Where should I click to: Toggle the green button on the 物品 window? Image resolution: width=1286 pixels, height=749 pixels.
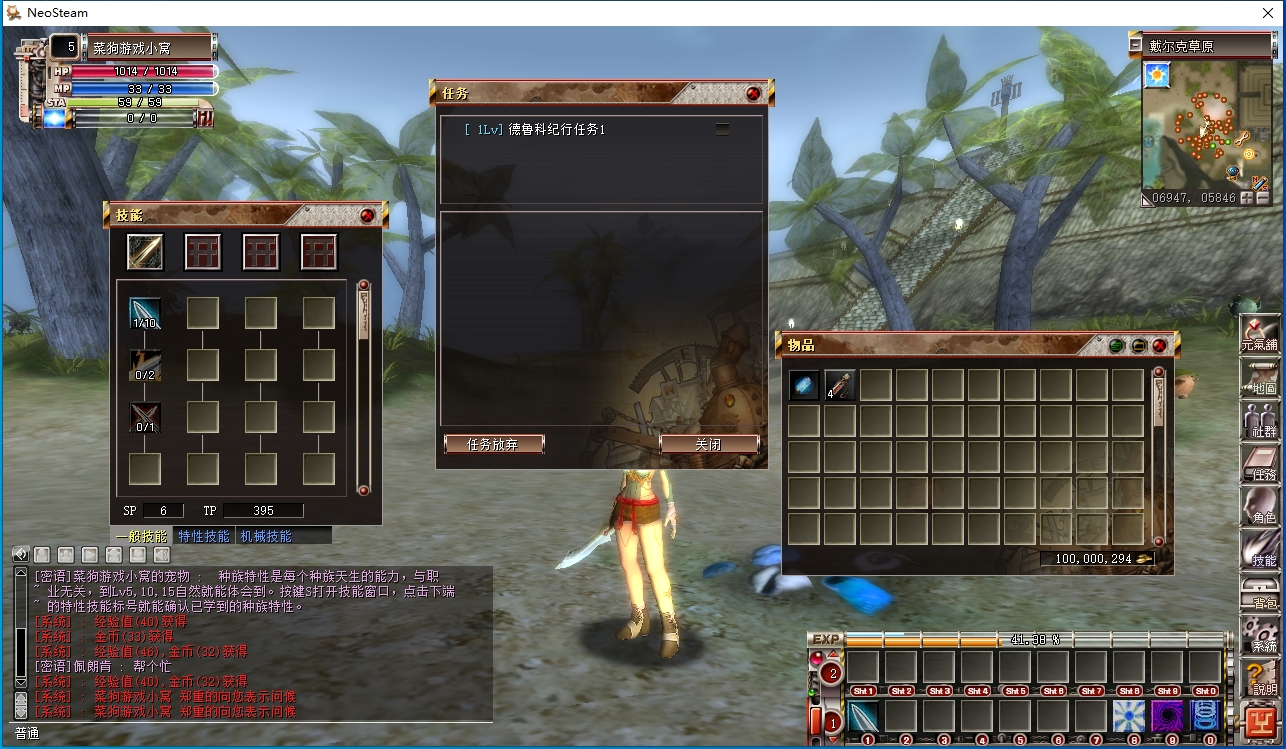pos(1116,345)
